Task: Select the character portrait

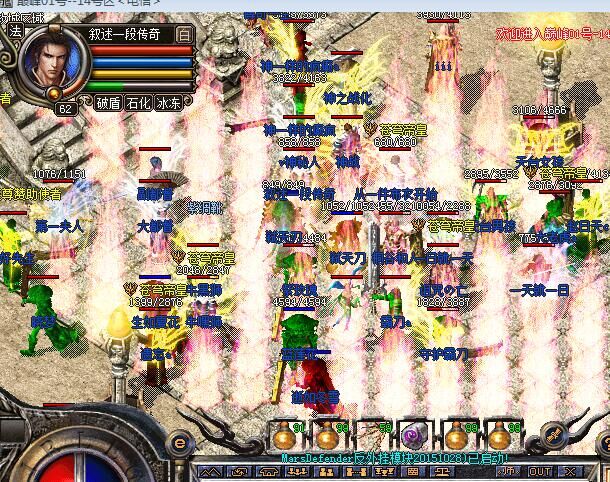Action: coord(52,60)
